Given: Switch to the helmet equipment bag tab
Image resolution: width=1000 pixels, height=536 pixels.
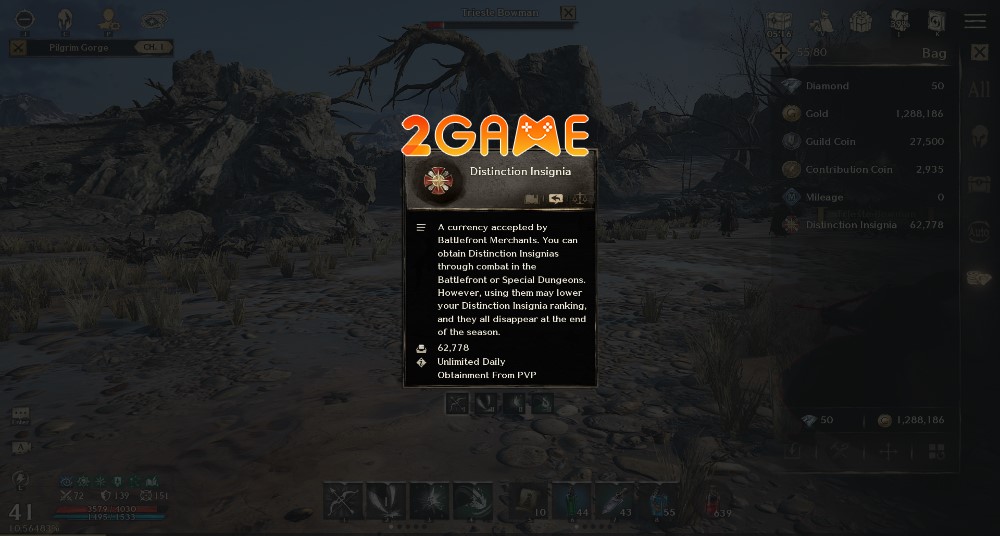Looking at the screenshot, I should tap(979, 137).
